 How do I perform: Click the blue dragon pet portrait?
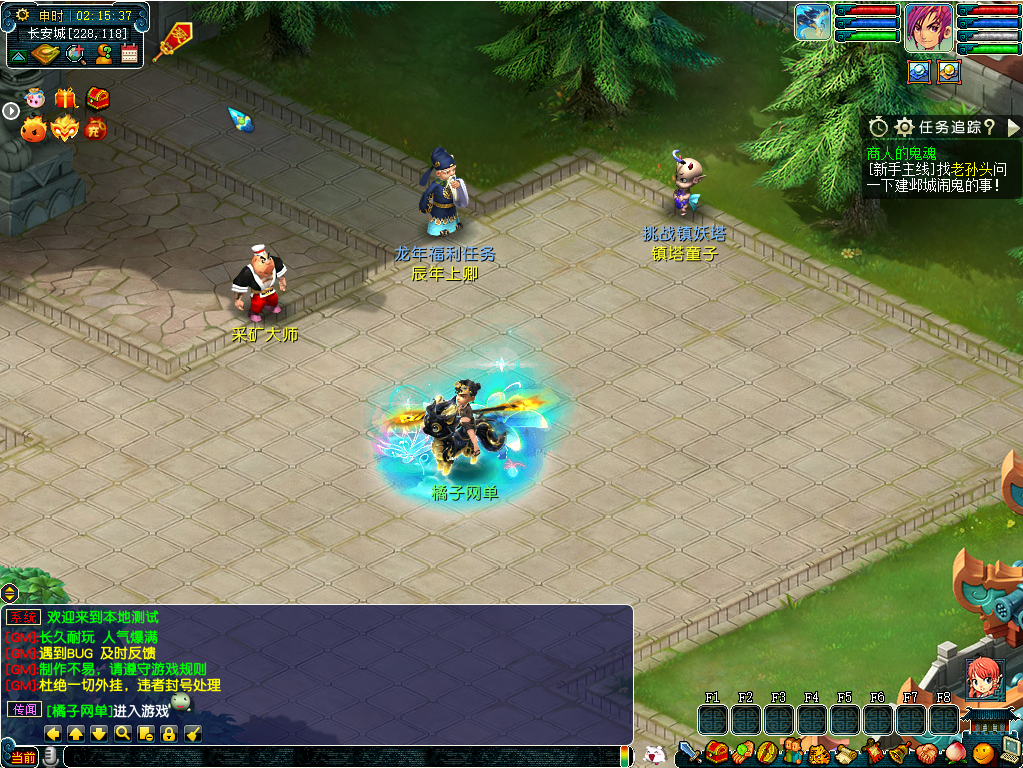(x=814, y=23)
